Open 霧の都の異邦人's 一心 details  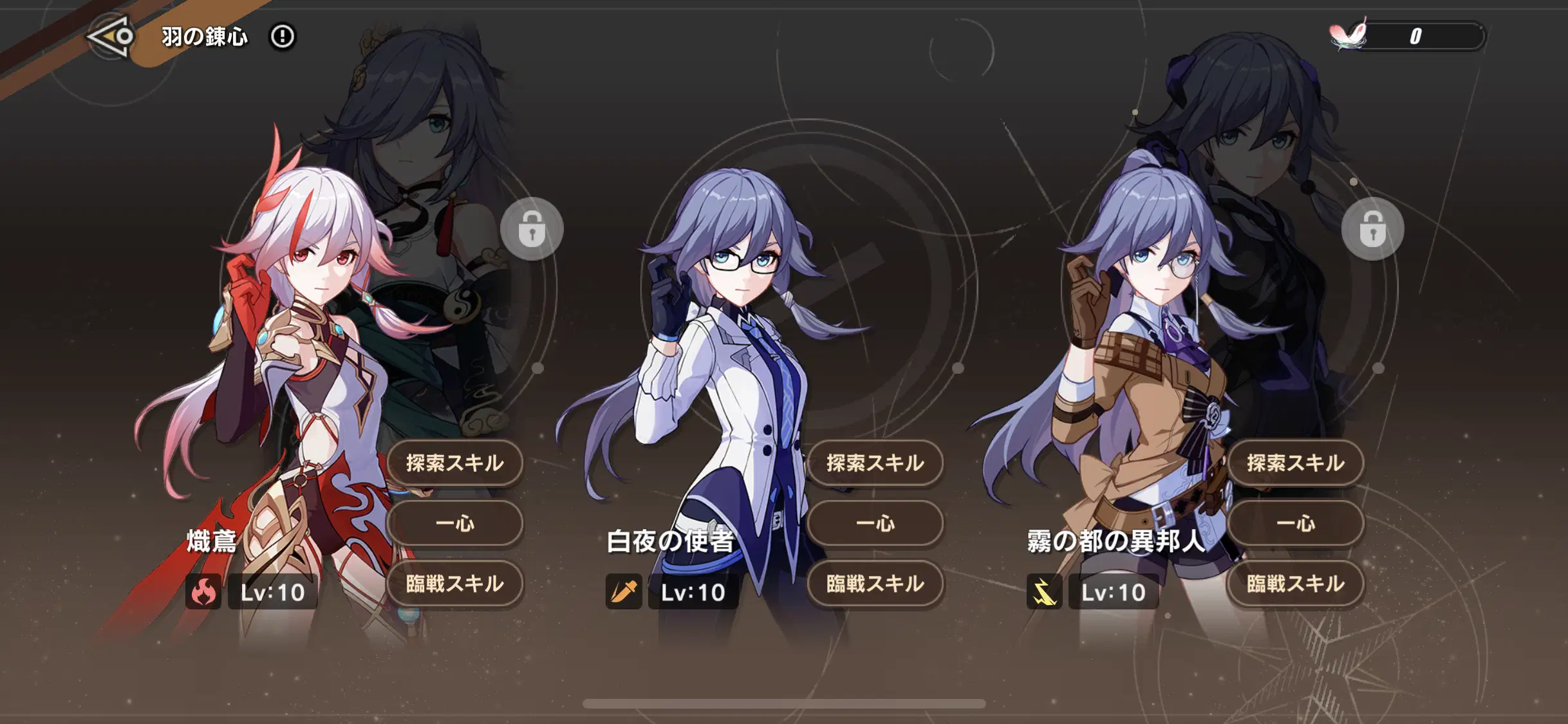pyautogui.click(x=1295, y=524)
